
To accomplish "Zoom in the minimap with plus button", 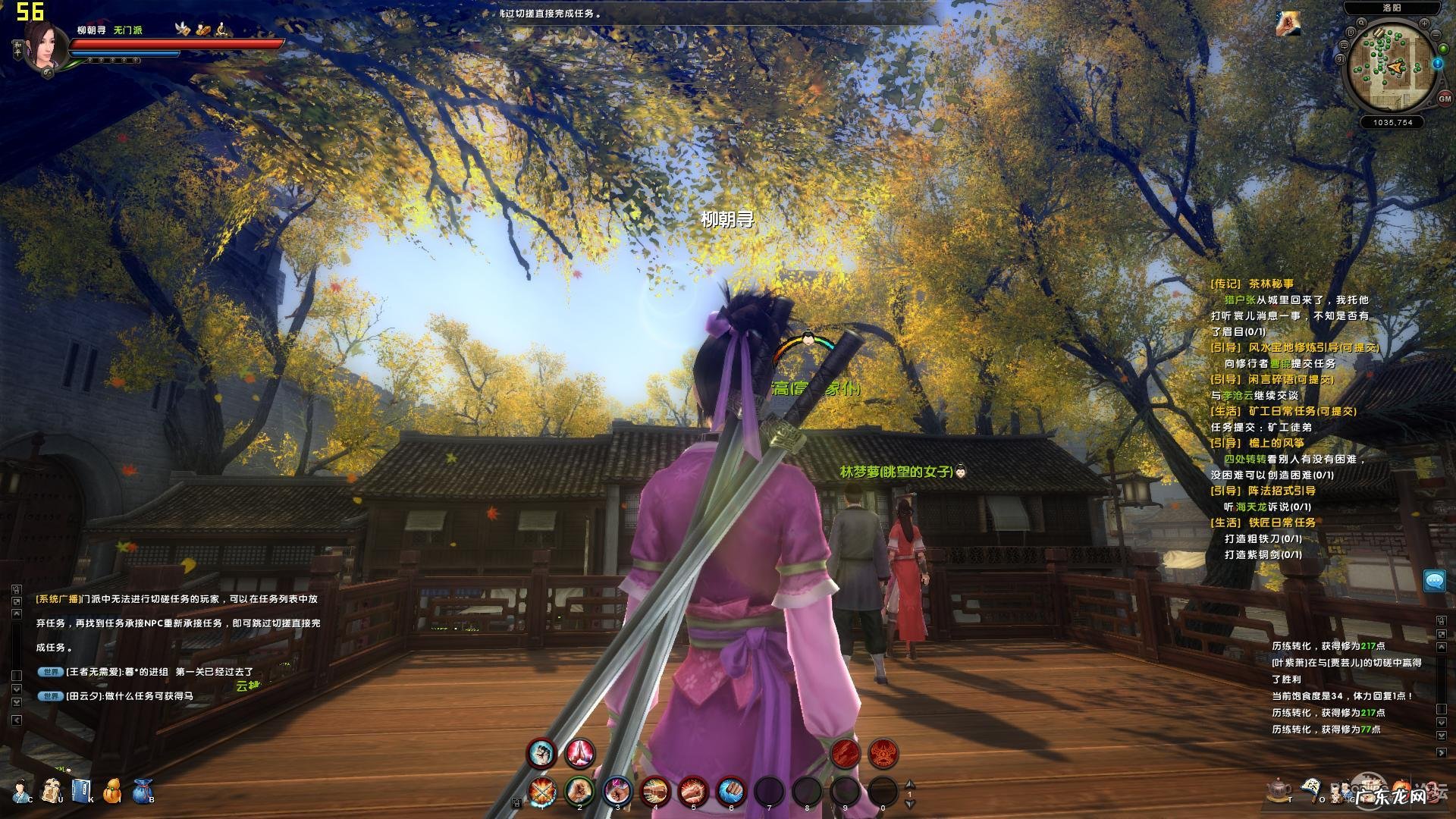I will (x=1424, y=24).
